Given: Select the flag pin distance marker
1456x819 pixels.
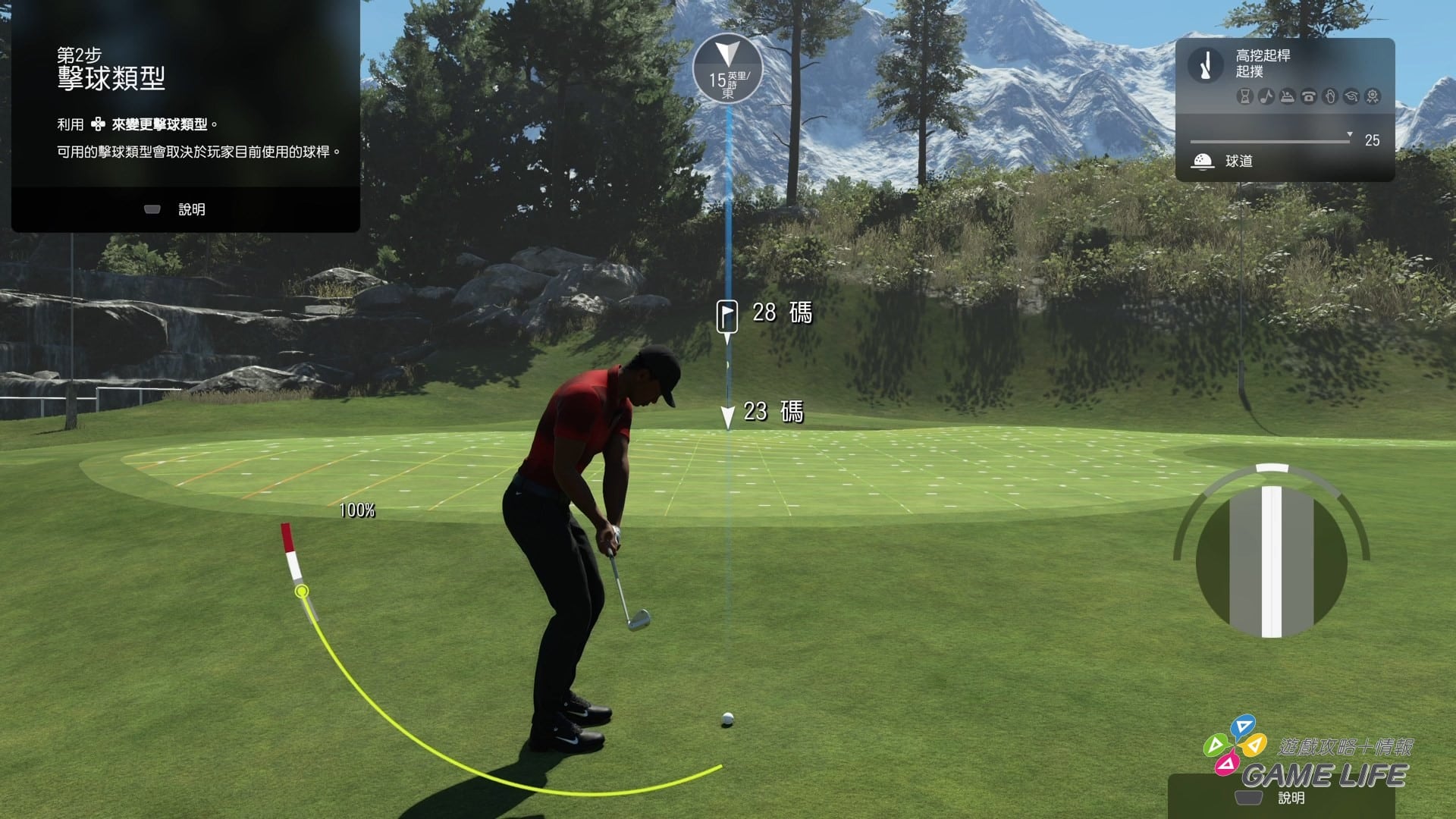Looking at the screenshot, I should (x=727, y=314).
